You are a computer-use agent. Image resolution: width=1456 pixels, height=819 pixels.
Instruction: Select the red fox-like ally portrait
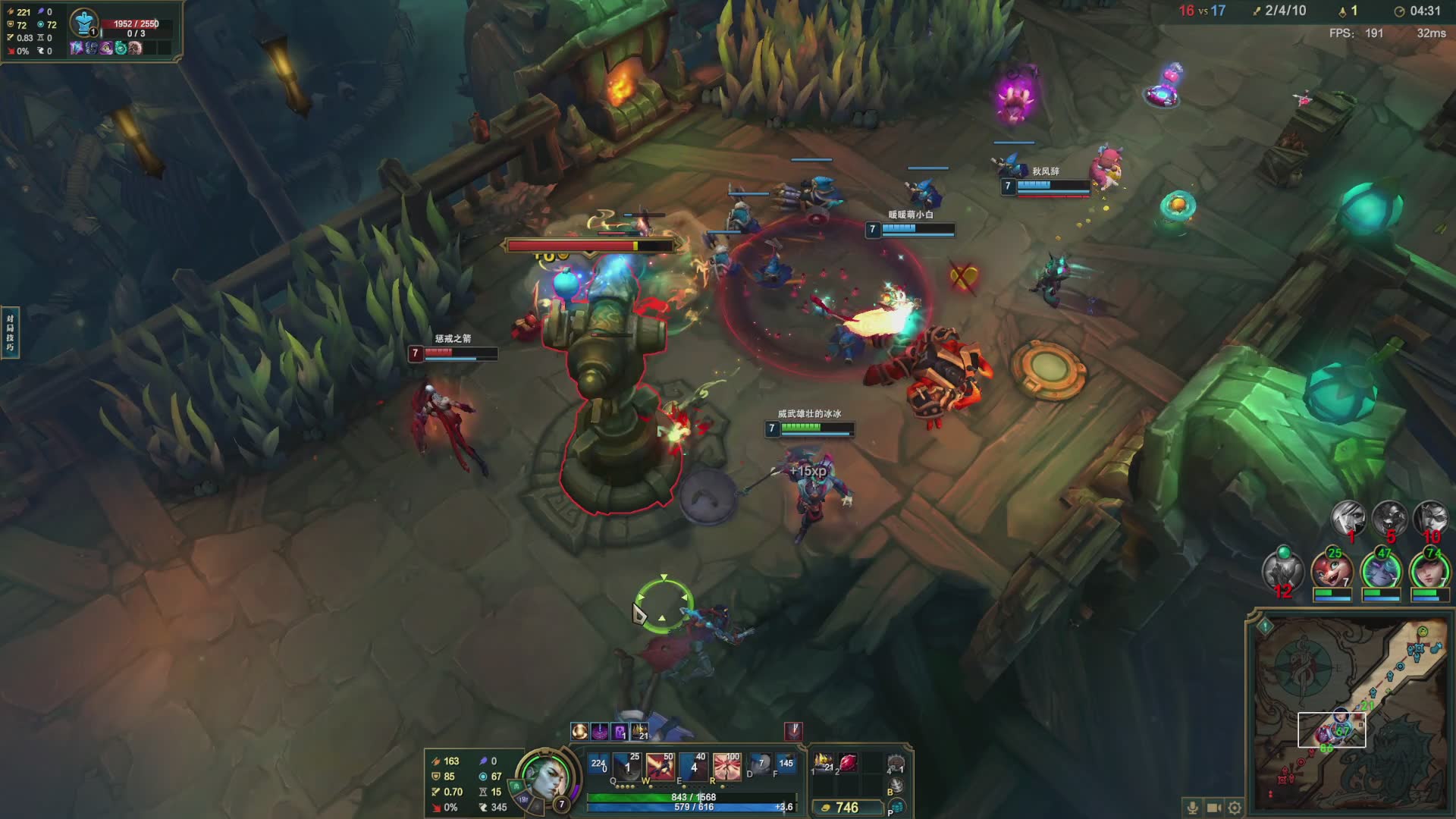click(1332, 573)
